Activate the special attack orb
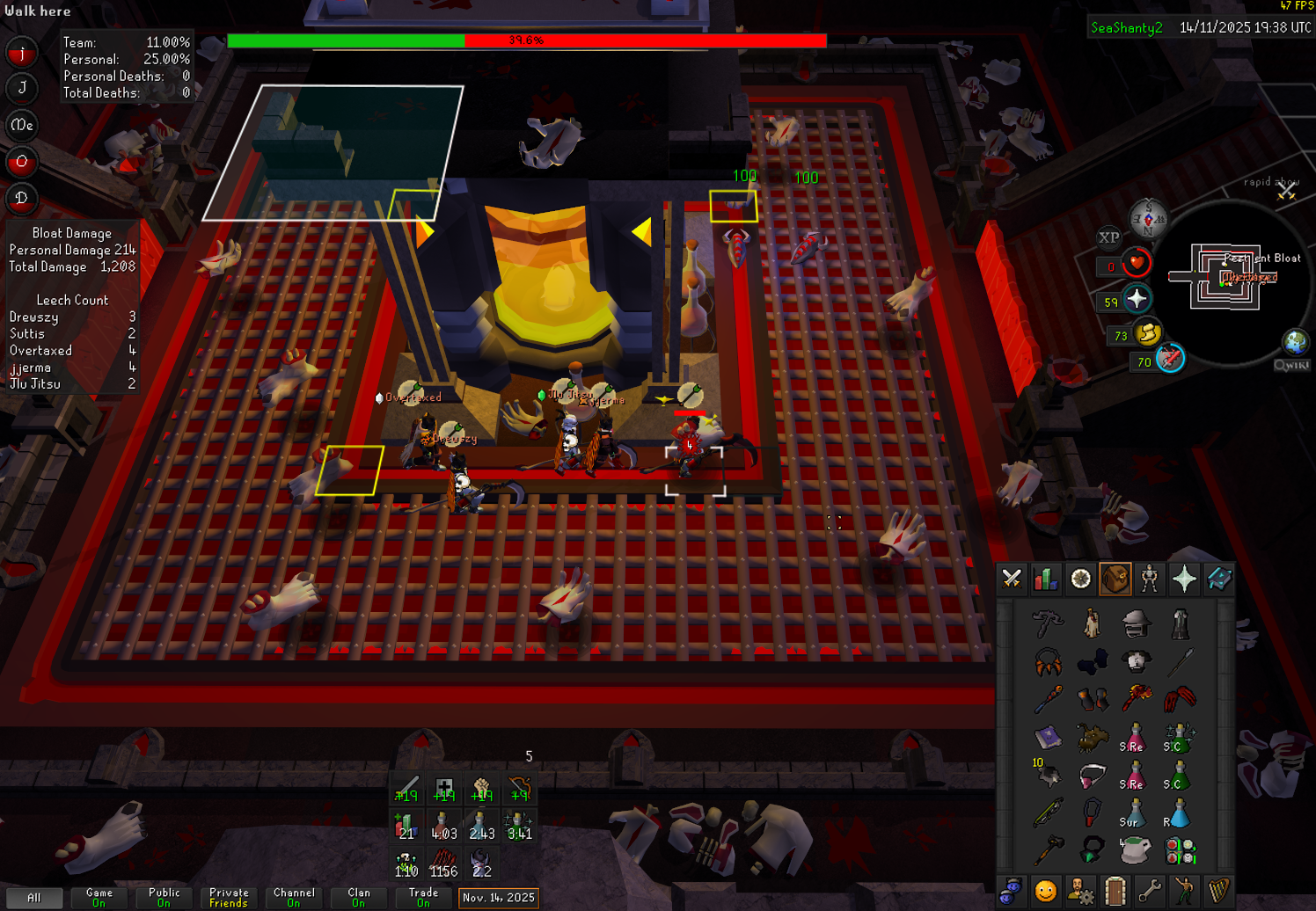The height and width of the screenshot is (911, 1316). [x=1170, y=360]
